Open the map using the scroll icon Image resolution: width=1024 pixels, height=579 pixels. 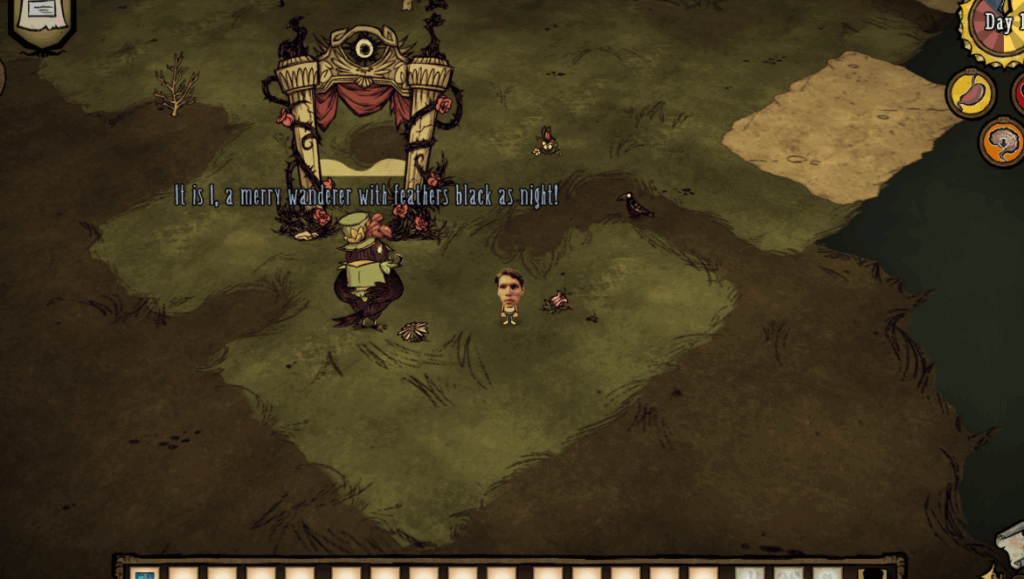[1011, 545]
